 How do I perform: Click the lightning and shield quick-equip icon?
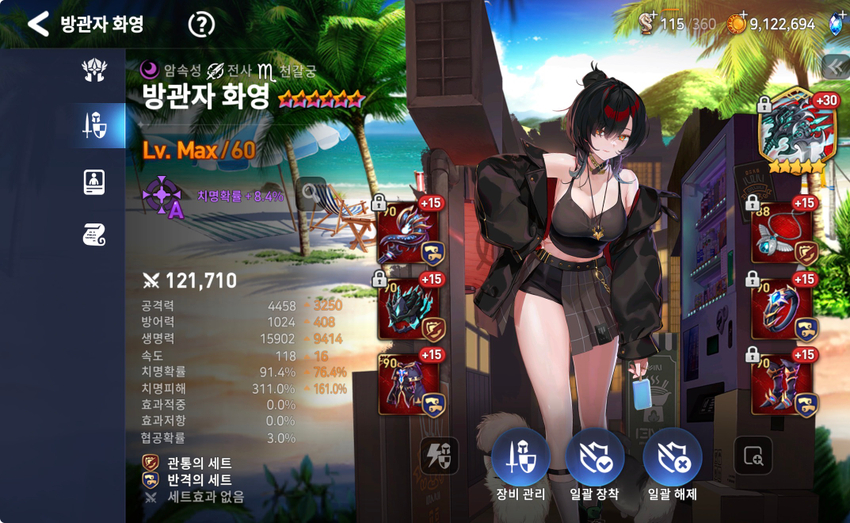click(x=438, y=458)
